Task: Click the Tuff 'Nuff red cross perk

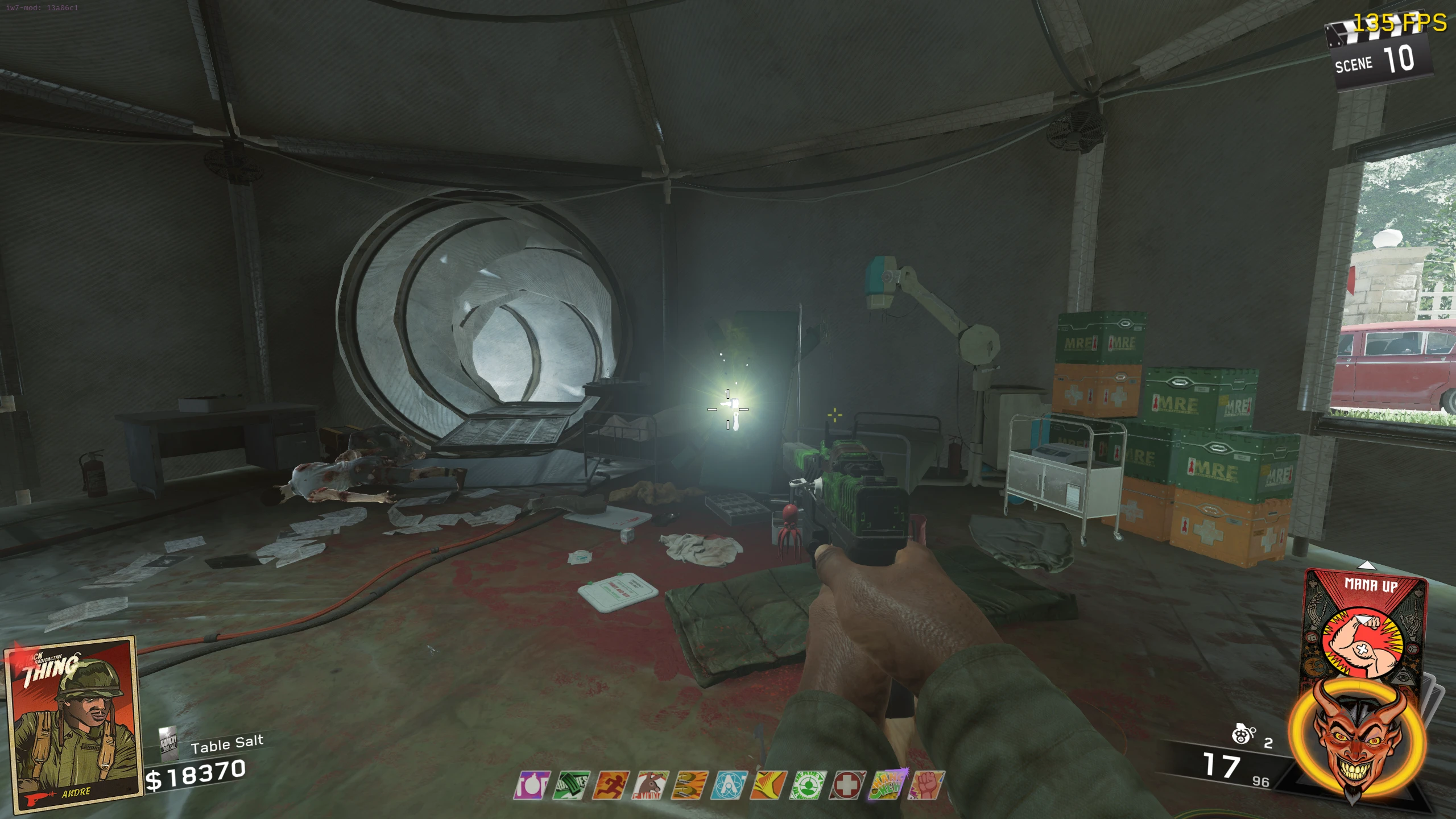Action: pyautogui.click(x=847, y=785)
